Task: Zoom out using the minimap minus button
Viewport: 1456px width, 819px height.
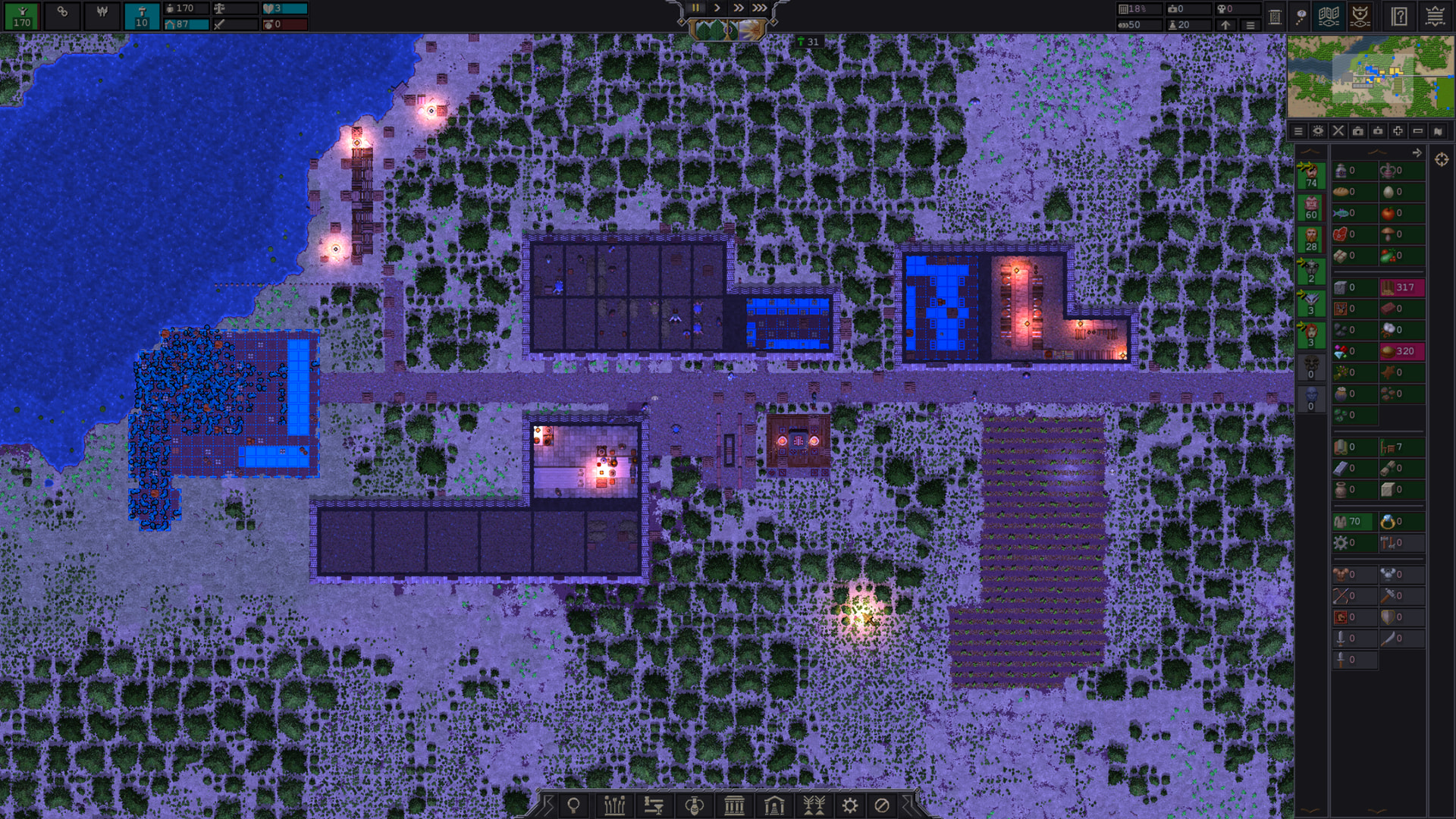Action: click(1417, 131)
